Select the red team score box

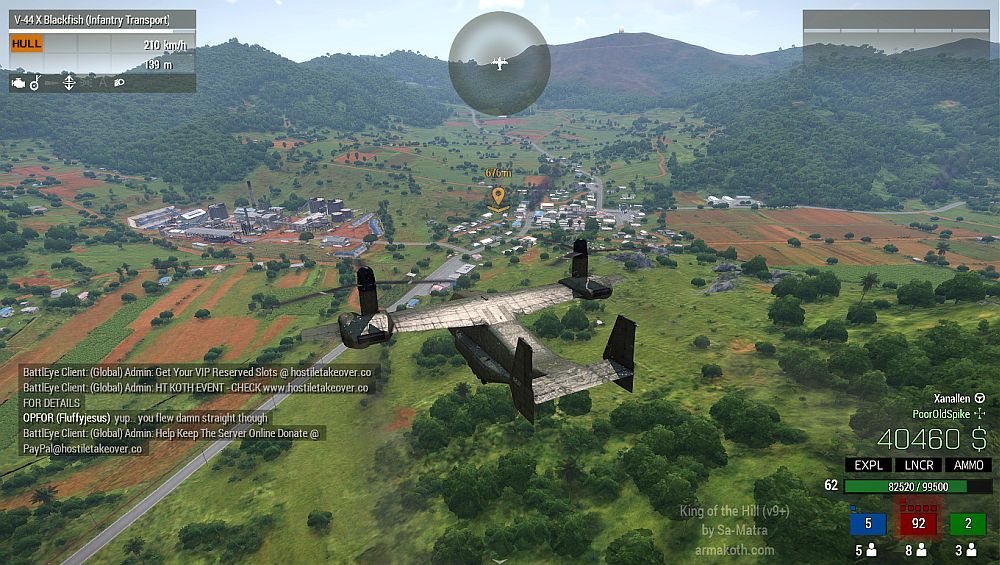click(917, 524)
